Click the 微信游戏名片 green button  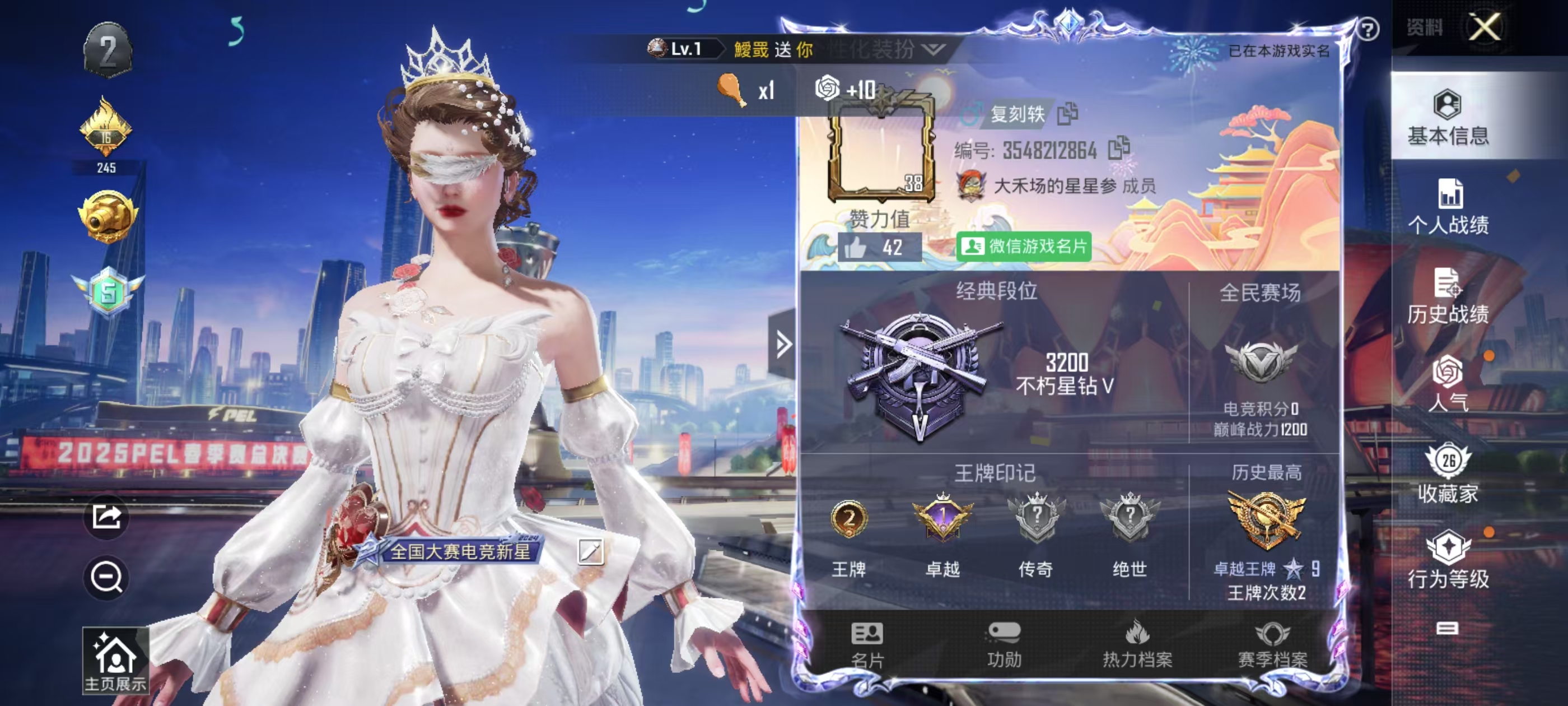pos(1023,247)
